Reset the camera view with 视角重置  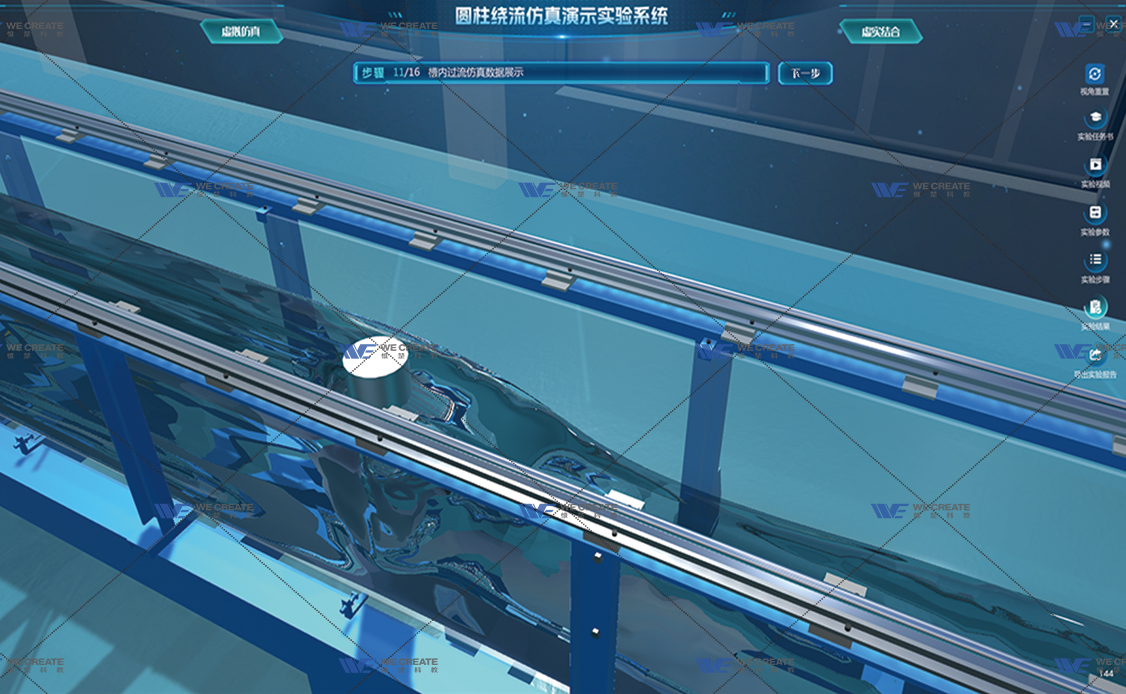pyautogui.click(x=1095, y=75)
